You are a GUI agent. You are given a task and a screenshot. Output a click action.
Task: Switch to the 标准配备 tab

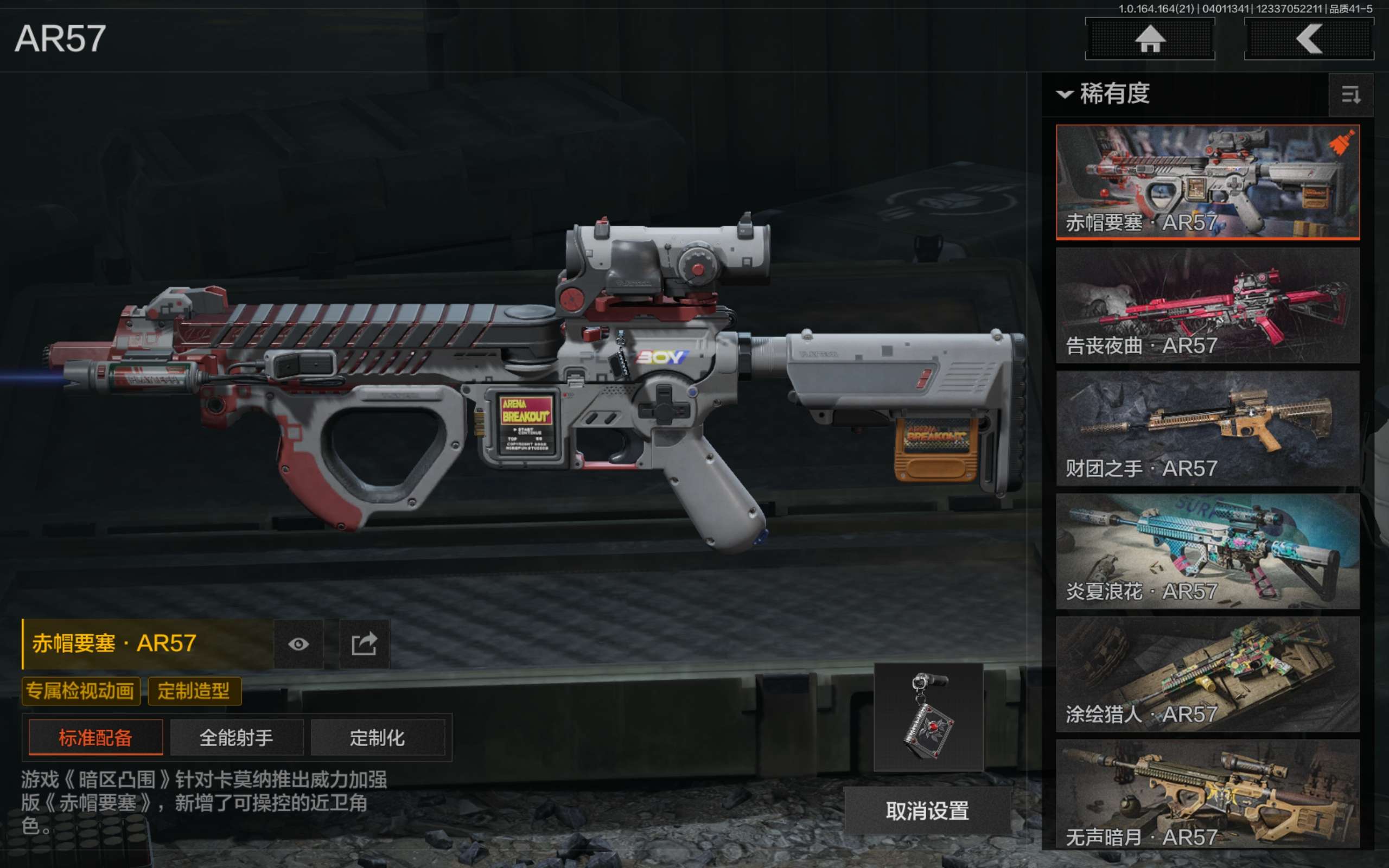point(95,738)
